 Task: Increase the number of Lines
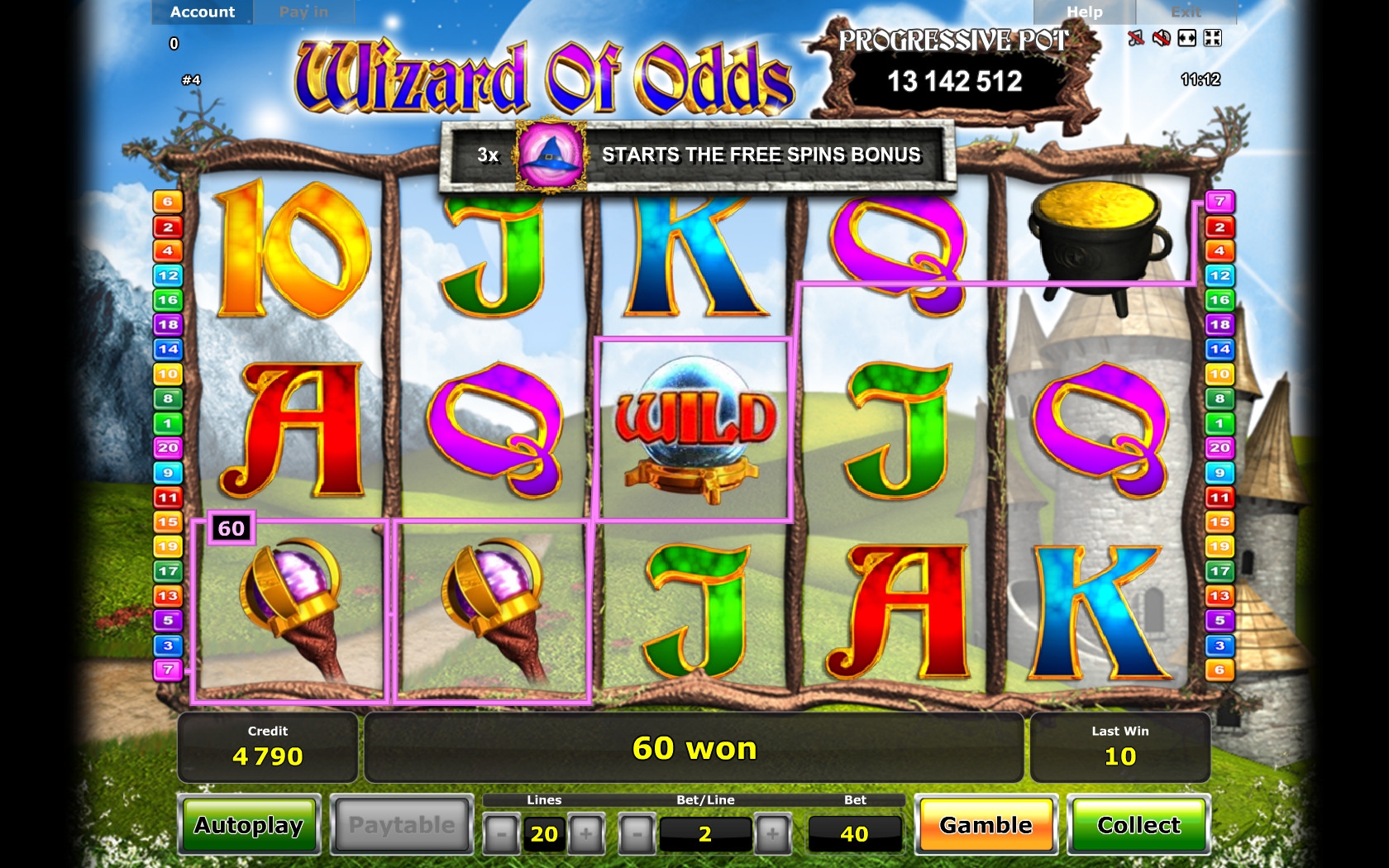(586, 834)
